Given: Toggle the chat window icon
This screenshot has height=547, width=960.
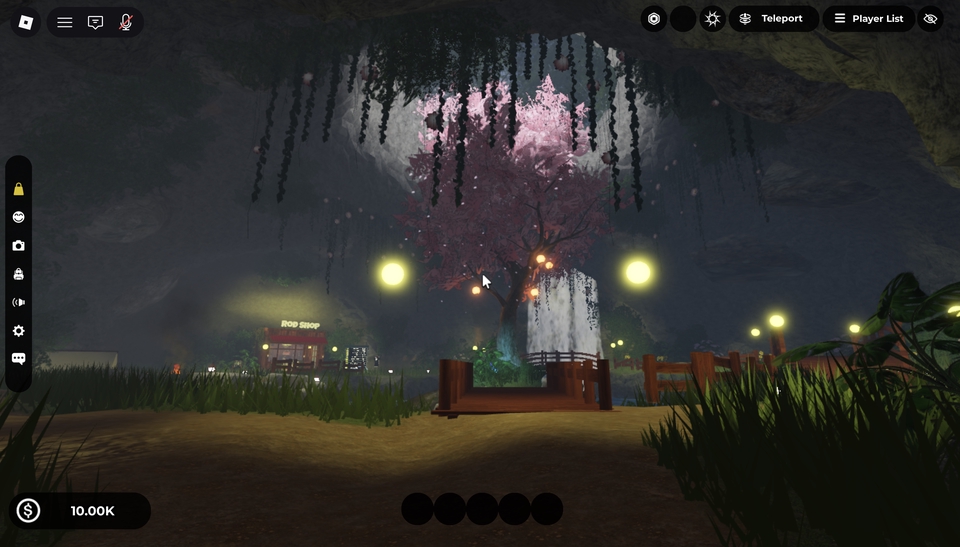Looking at the screenshot, I should (95, 22).
